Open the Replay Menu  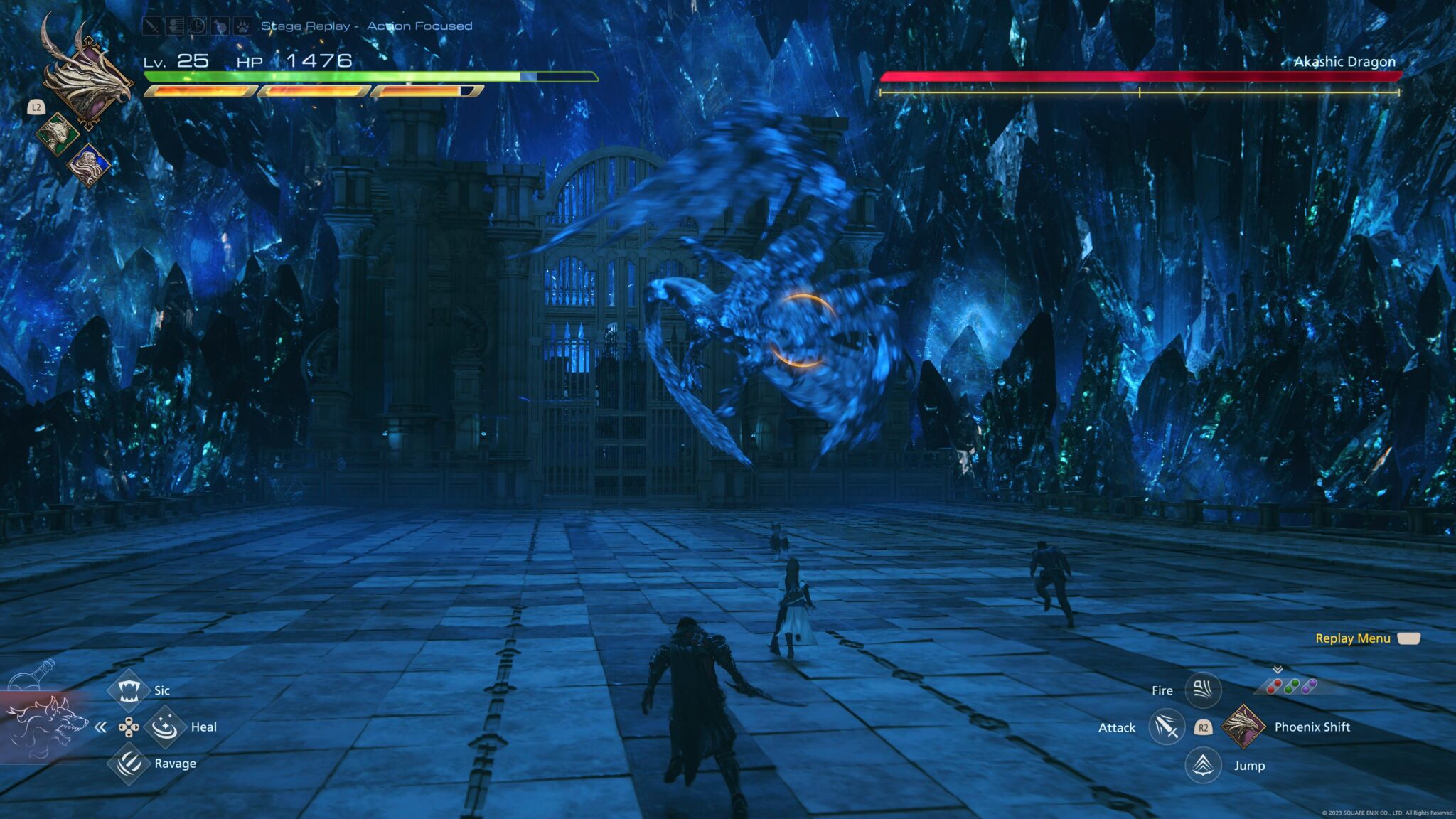click(1354, 638)
